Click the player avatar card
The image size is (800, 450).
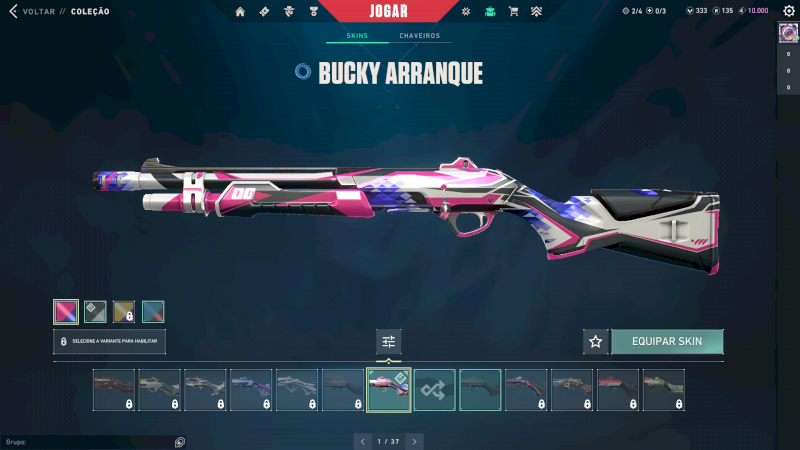(787, 33)
